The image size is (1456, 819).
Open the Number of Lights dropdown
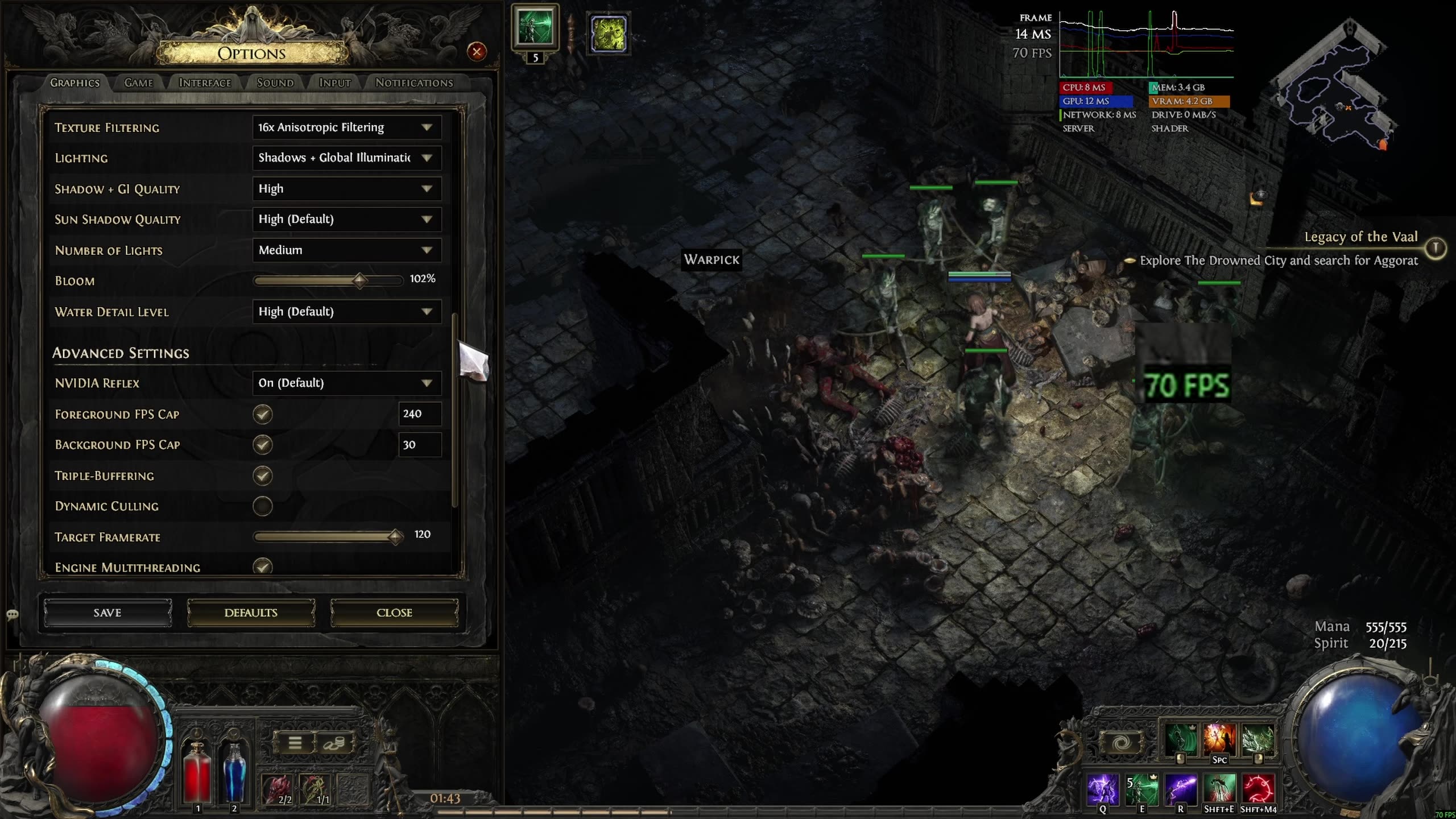point(346,250)
